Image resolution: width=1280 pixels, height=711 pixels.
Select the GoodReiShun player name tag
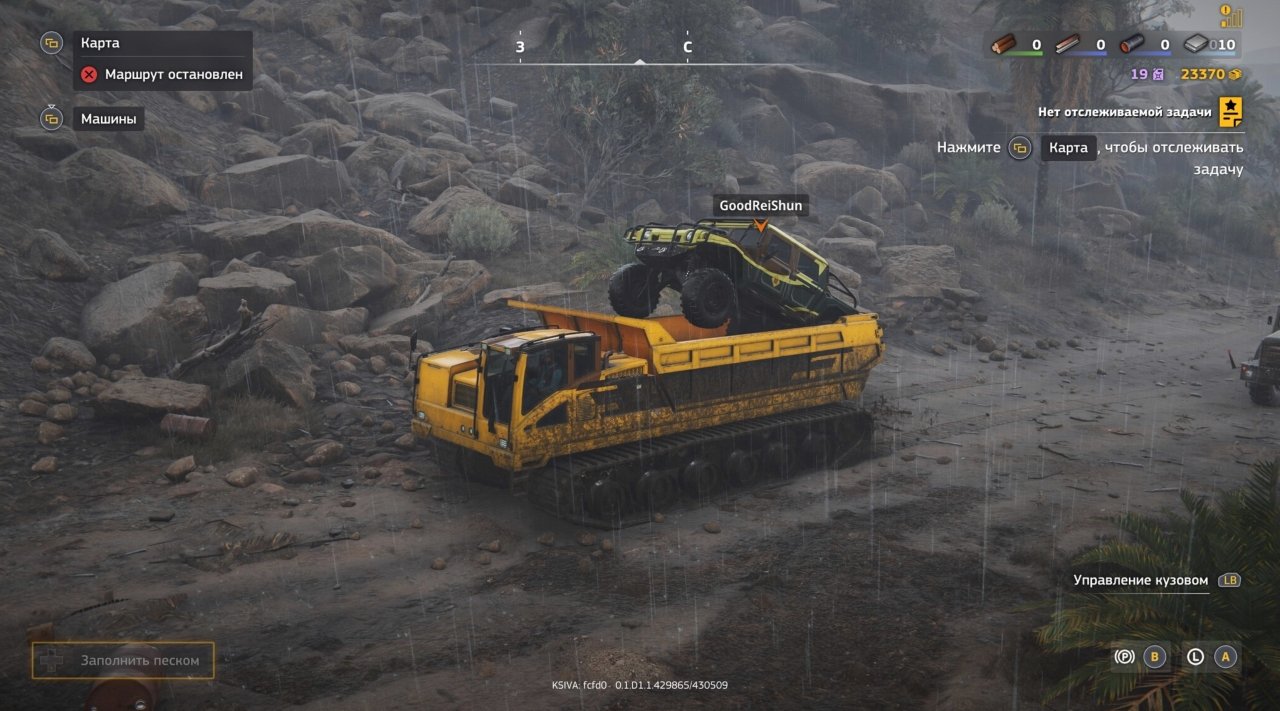(x=760, y=206)
